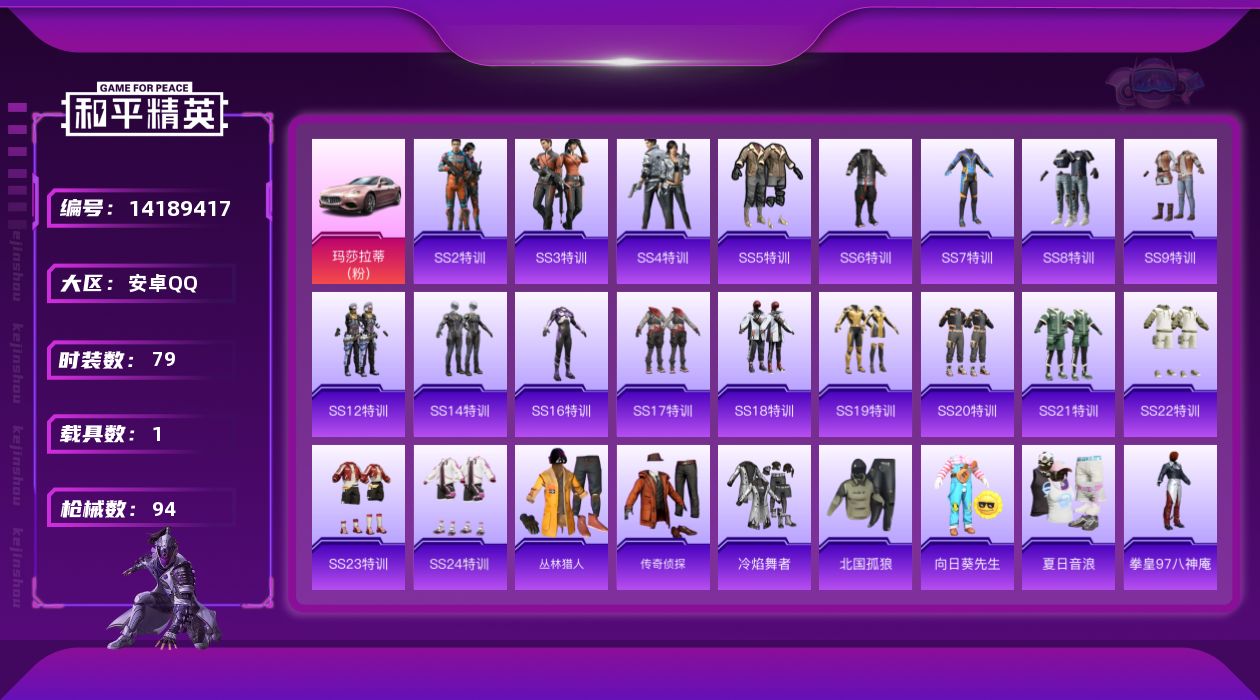Choose the 传奇侦探 red coat outfit
Screen dimensions: 1260x700
click(x=663, y=517)
